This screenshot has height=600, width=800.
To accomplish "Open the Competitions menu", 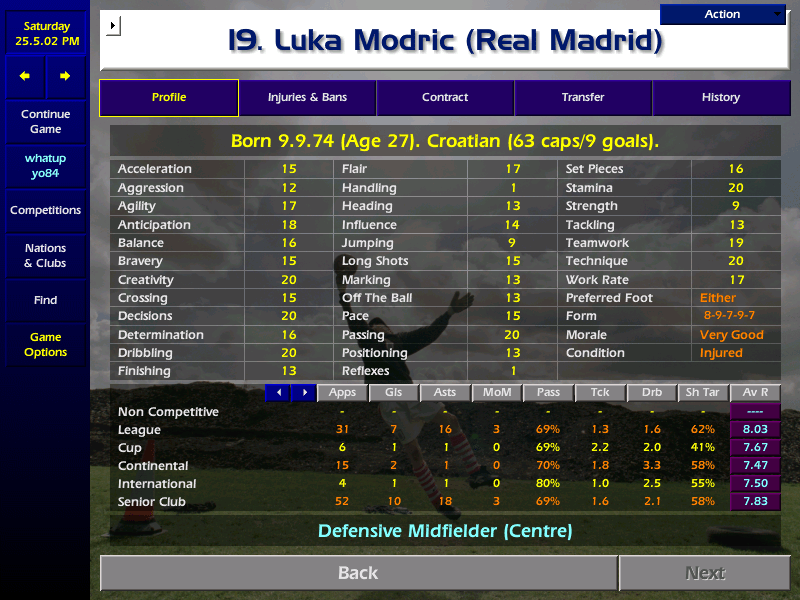I will click(x=45, y=210).
